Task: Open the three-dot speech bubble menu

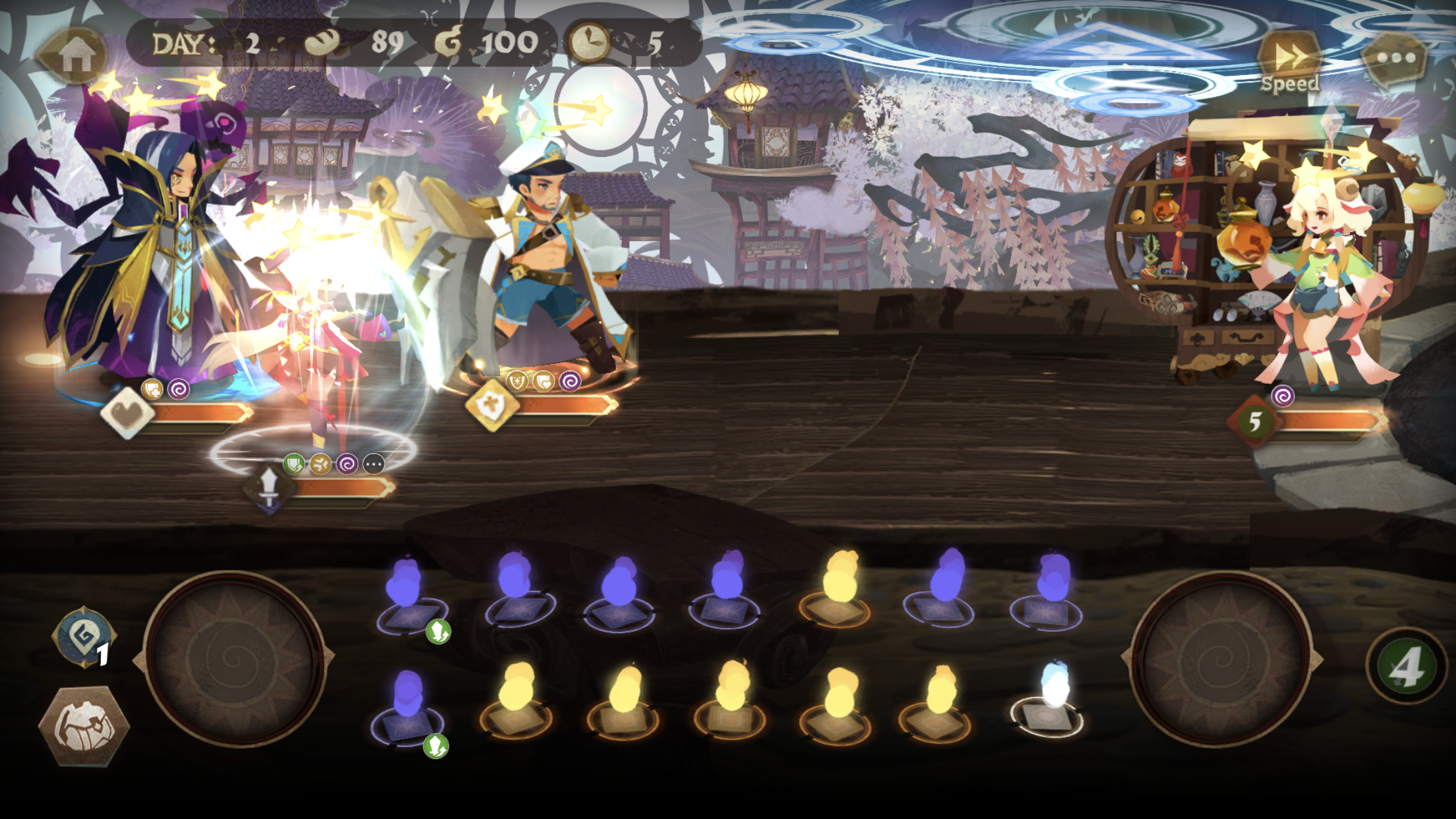Action: [x=1395, y=59]
